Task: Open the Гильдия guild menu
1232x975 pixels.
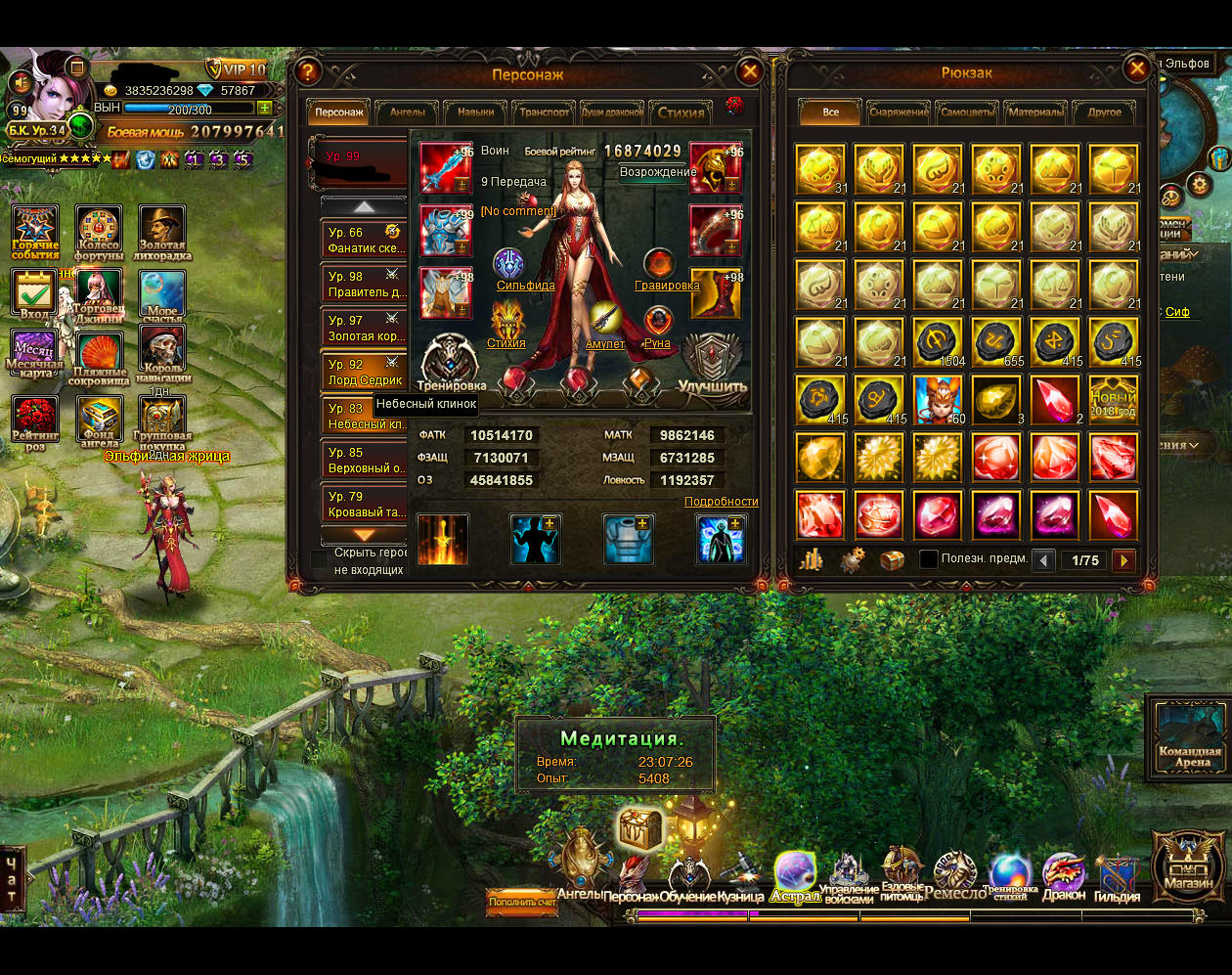Action: (x=1116, y=876)
